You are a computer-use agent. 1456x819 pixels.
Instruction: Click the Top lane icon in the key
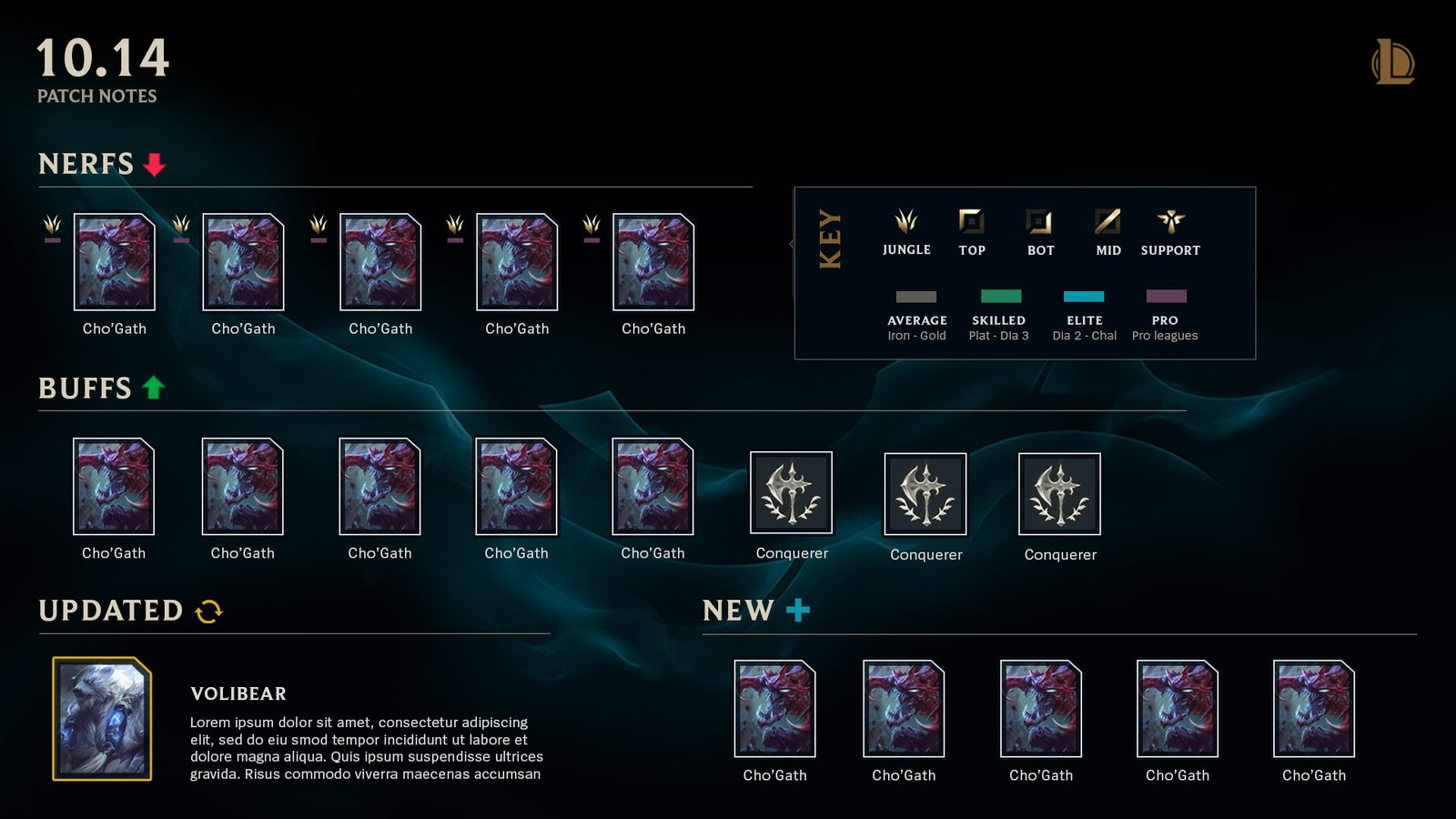[x=972, y=221]
